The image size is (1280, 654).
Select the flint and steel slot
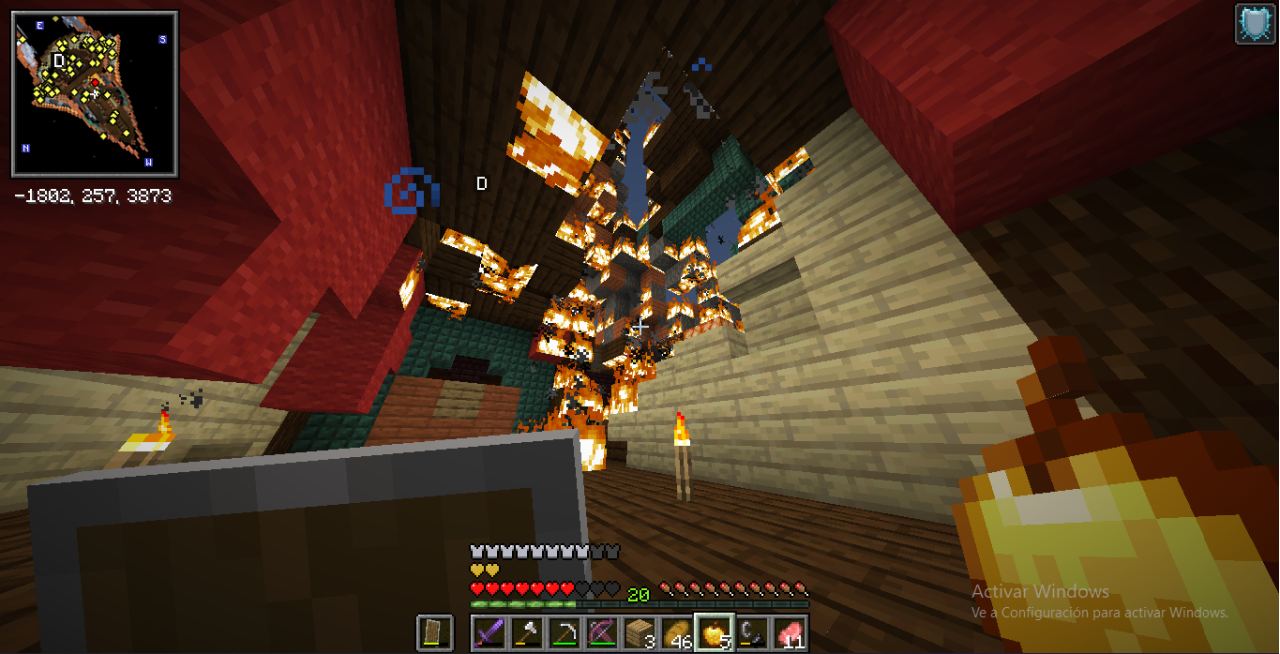[x=751, y=633]
